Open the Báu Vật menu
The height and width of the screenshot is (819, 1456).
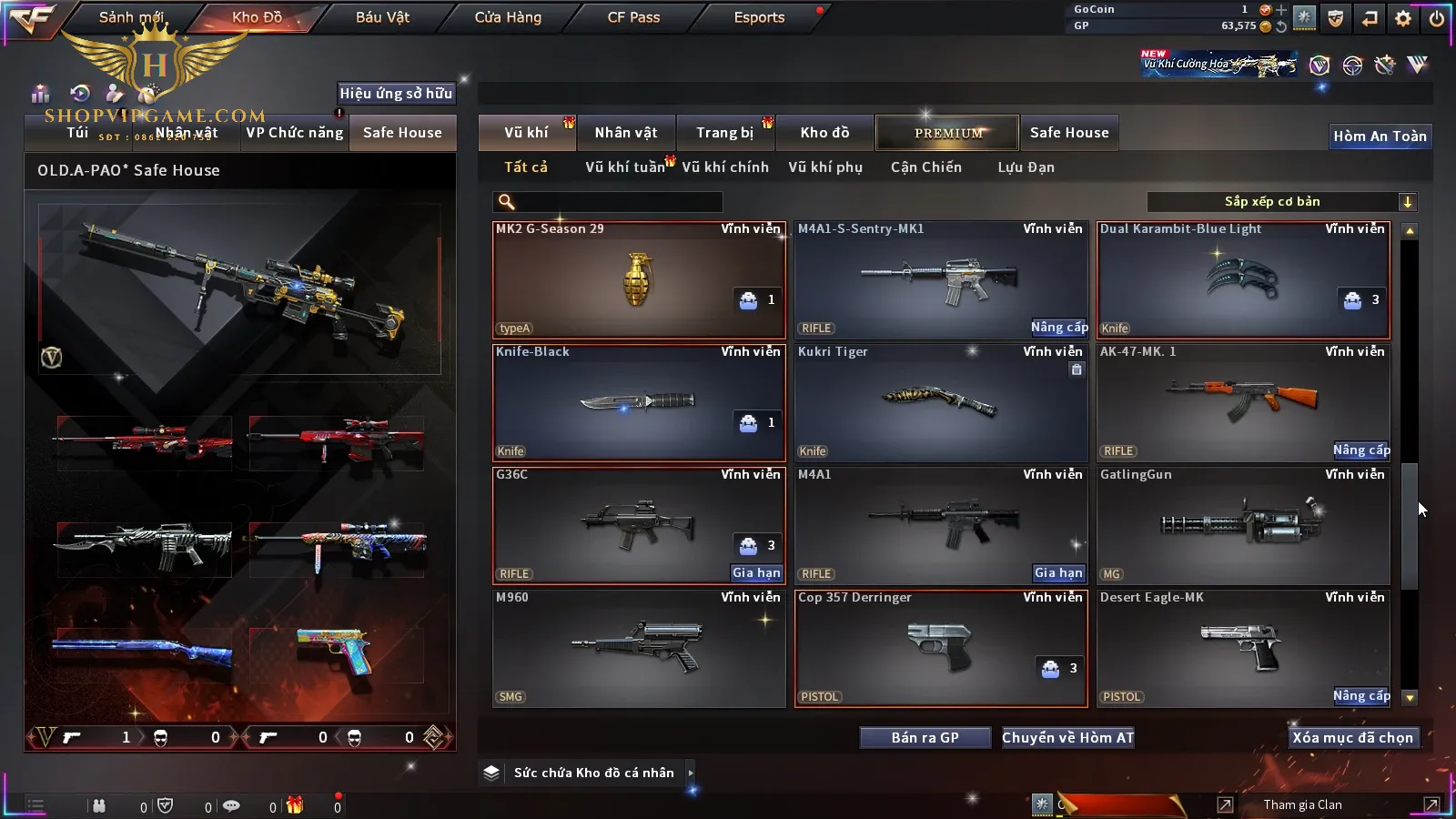[x=382, y=17]
